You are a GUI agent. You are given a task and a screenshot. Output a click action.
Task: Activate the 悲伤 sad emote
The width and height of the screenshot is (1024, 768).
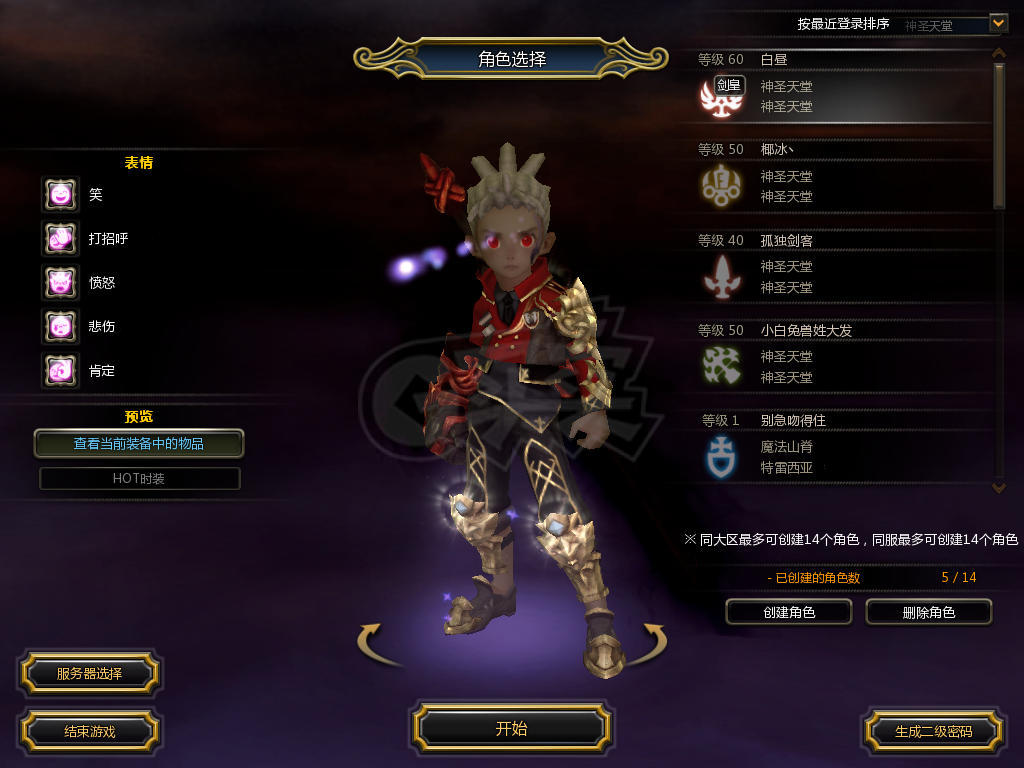tap(60, 327)
